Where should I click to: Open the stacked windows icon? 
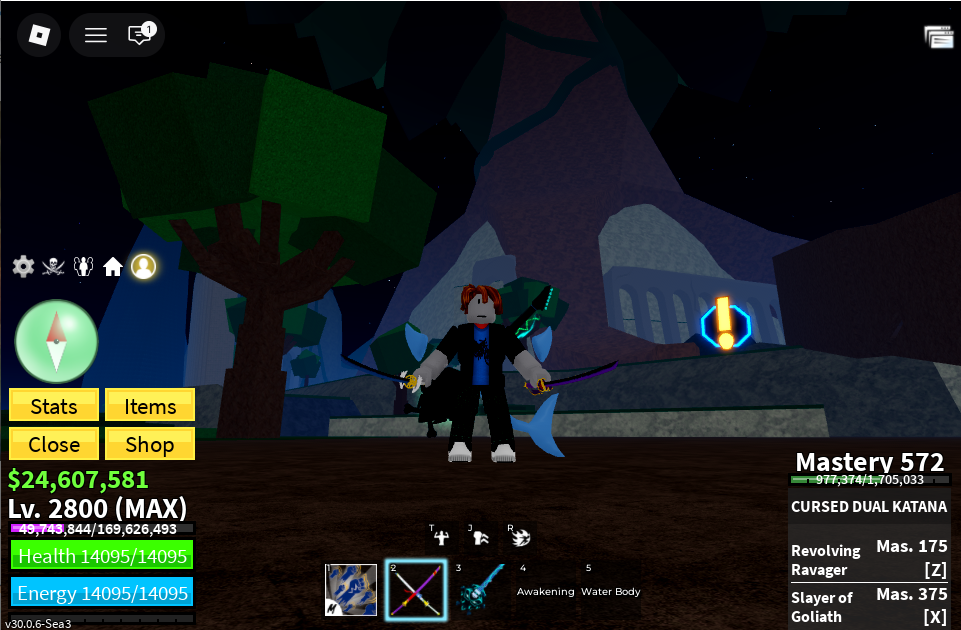(938, 37)
